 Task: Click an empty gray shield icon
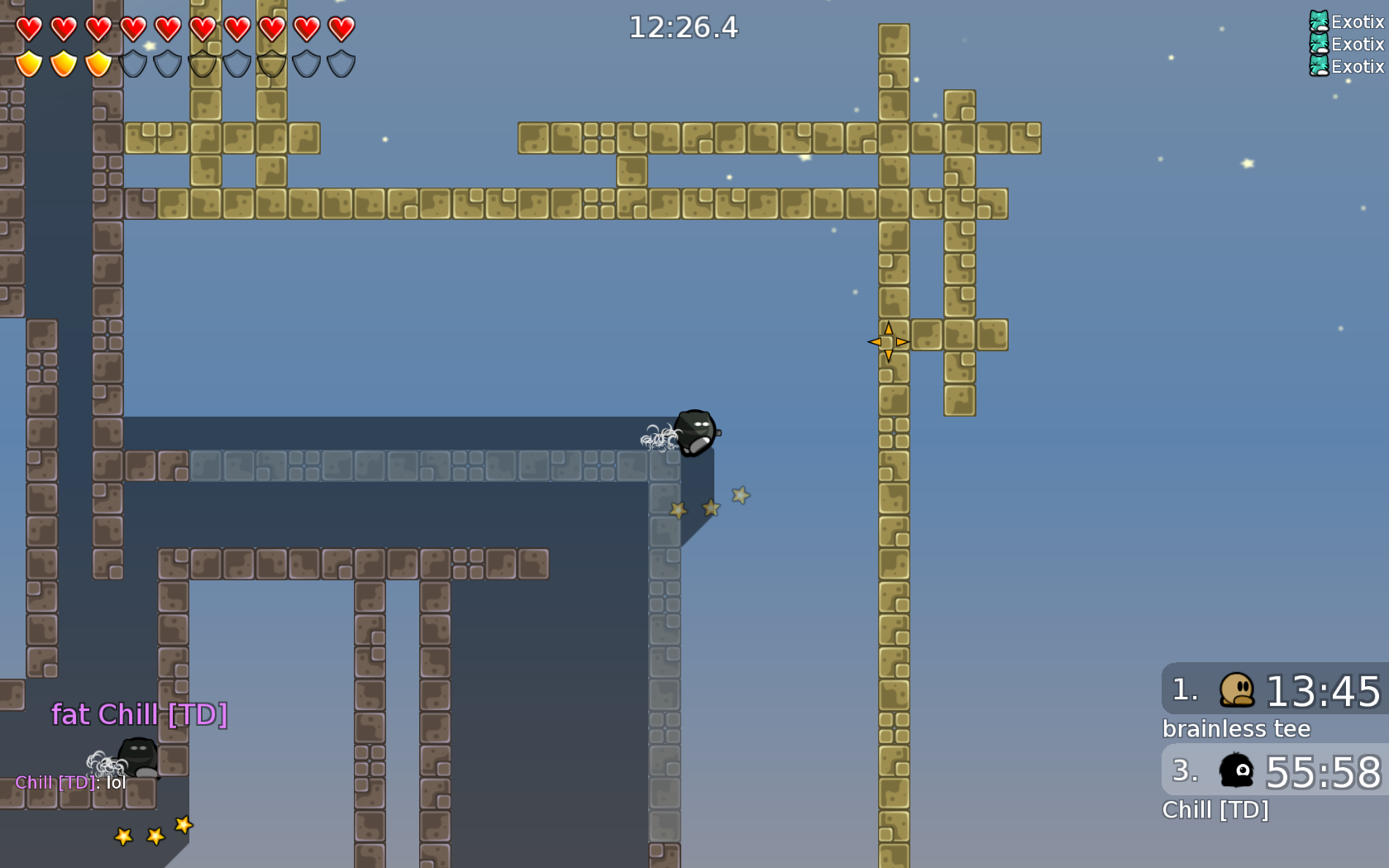coord(132,62)
